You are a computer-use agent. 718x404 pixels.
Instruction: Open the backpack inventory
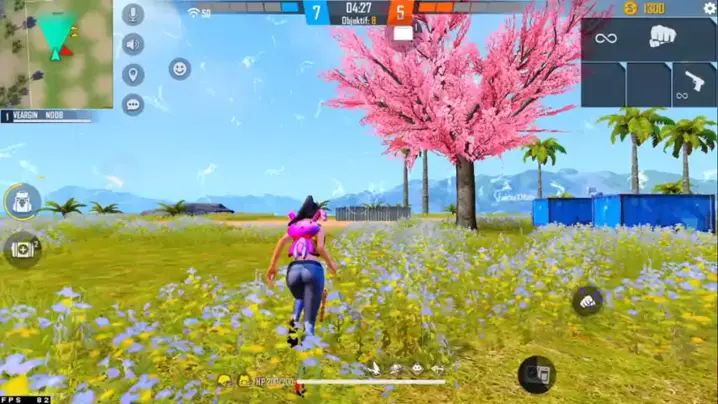click(22, 202)
